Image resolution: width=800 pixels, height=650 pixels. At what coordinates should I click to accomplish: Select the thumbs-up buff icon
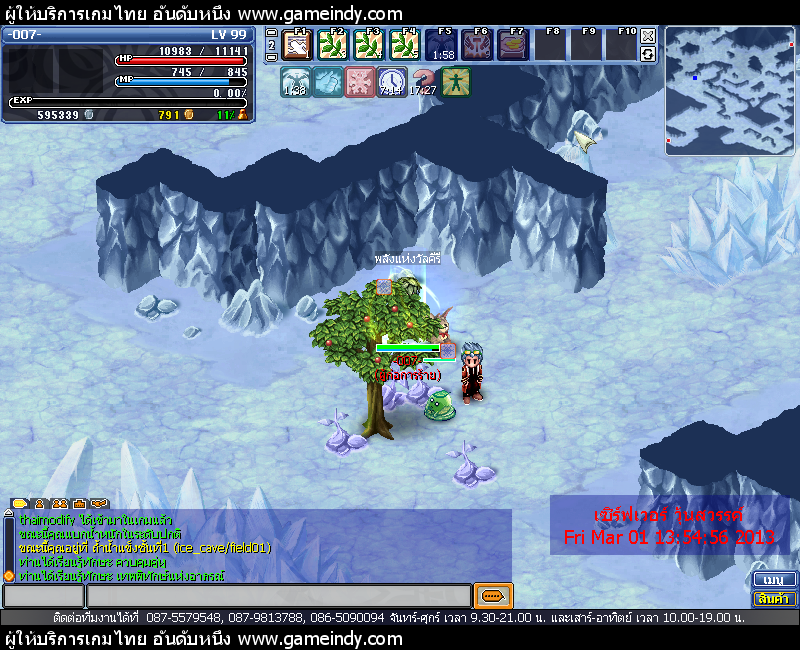(327, 82)
